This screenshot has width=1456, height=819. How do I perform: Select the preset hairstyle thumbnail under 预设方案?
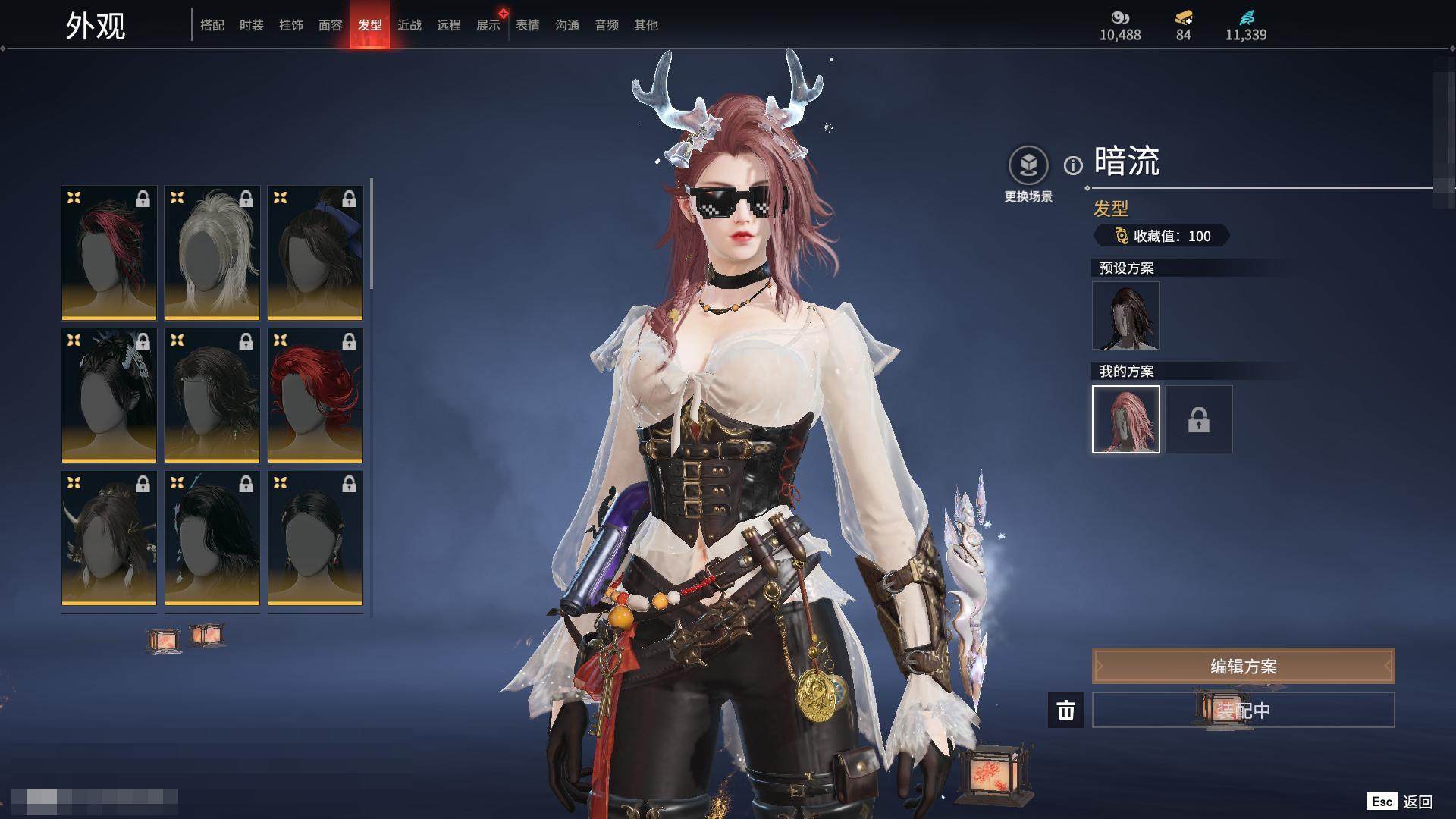point(1125,315)
